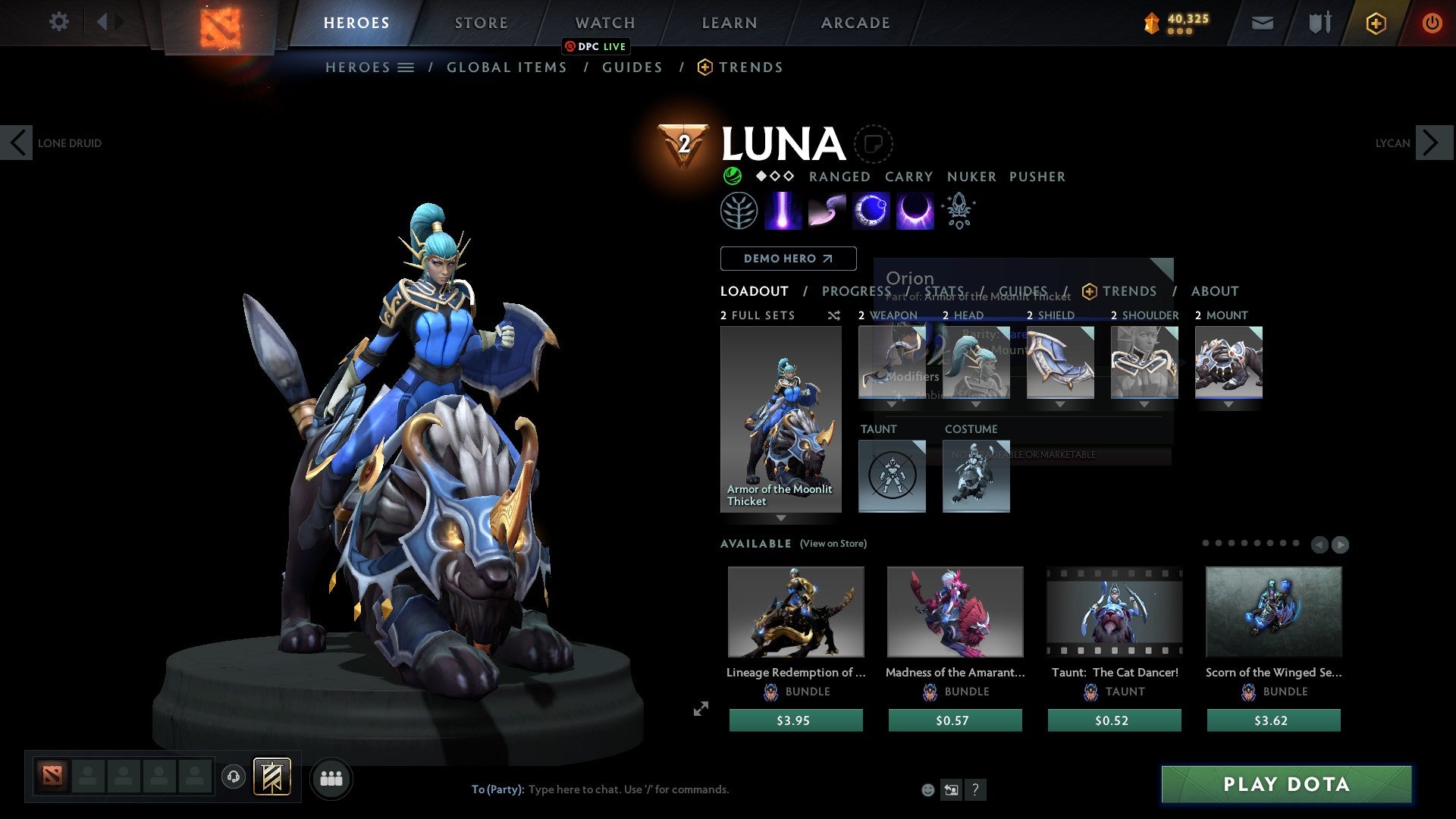Open the smiley emoticon toggle in chat bar
The image size is (1456, 819).
927,789
